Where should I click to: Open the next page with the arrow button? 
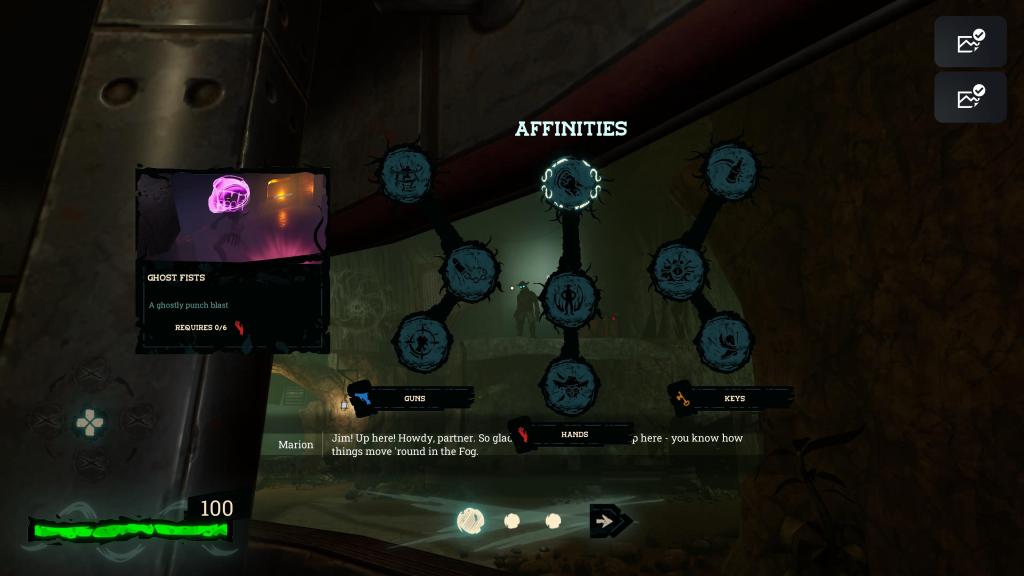tap(609, 521)
